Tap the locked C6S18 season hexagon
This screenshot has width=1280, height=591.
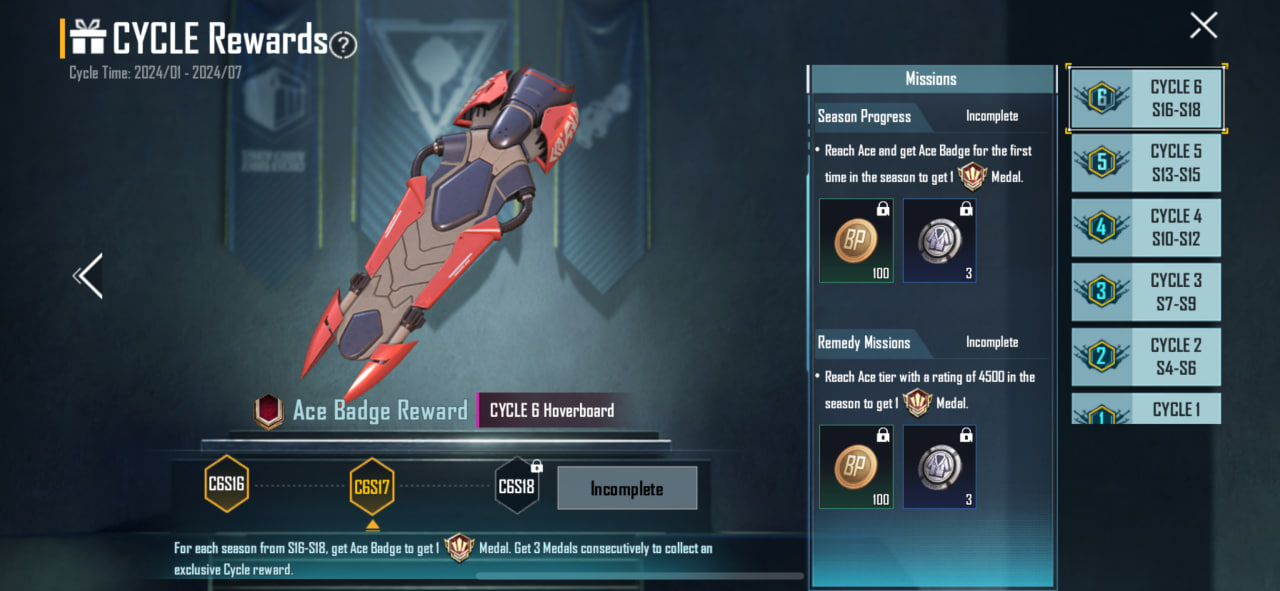[517, 486]
